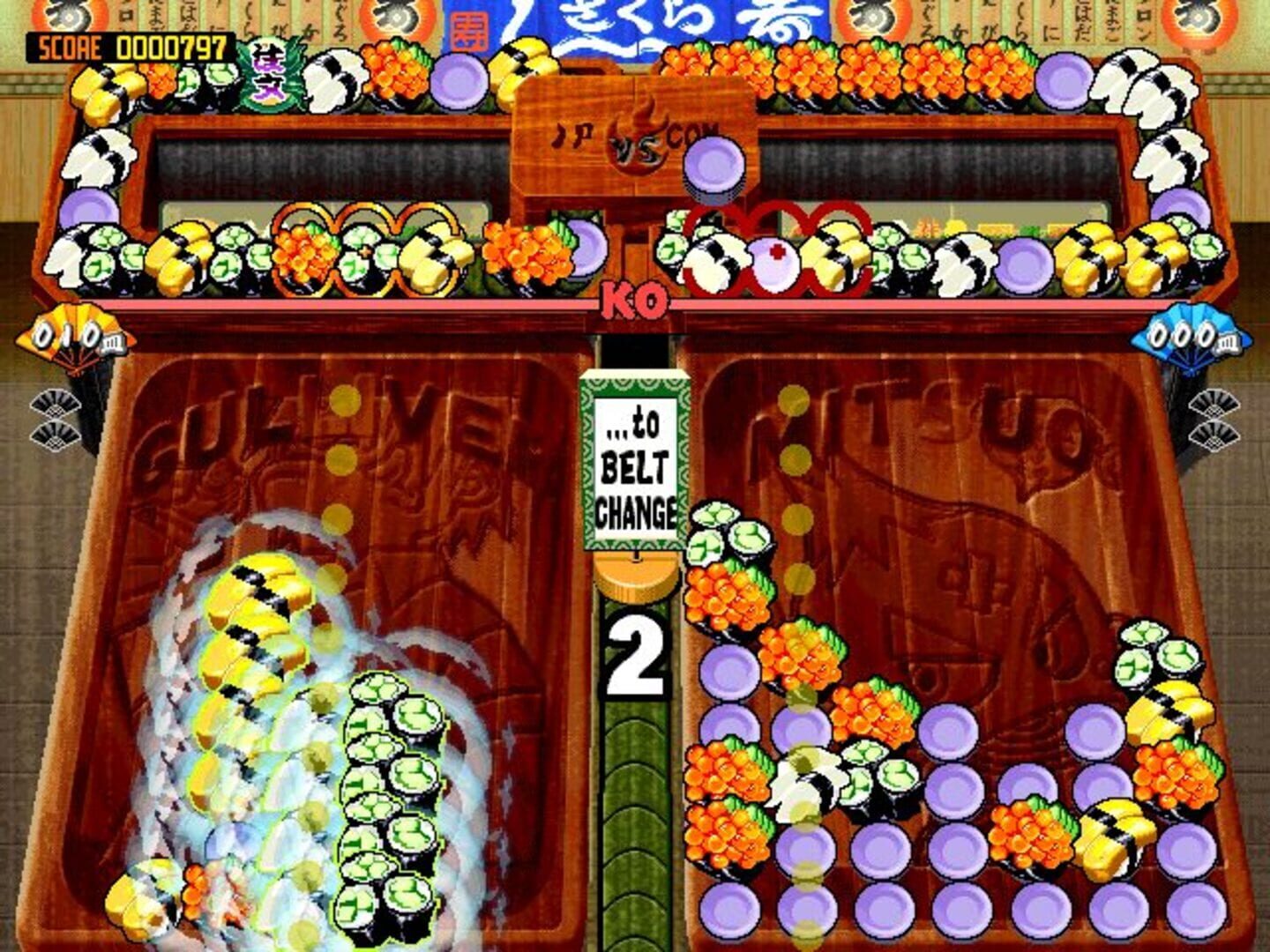
Task: Toggle the blue fan indicator on the right
Action: (x=1191, y=335)
